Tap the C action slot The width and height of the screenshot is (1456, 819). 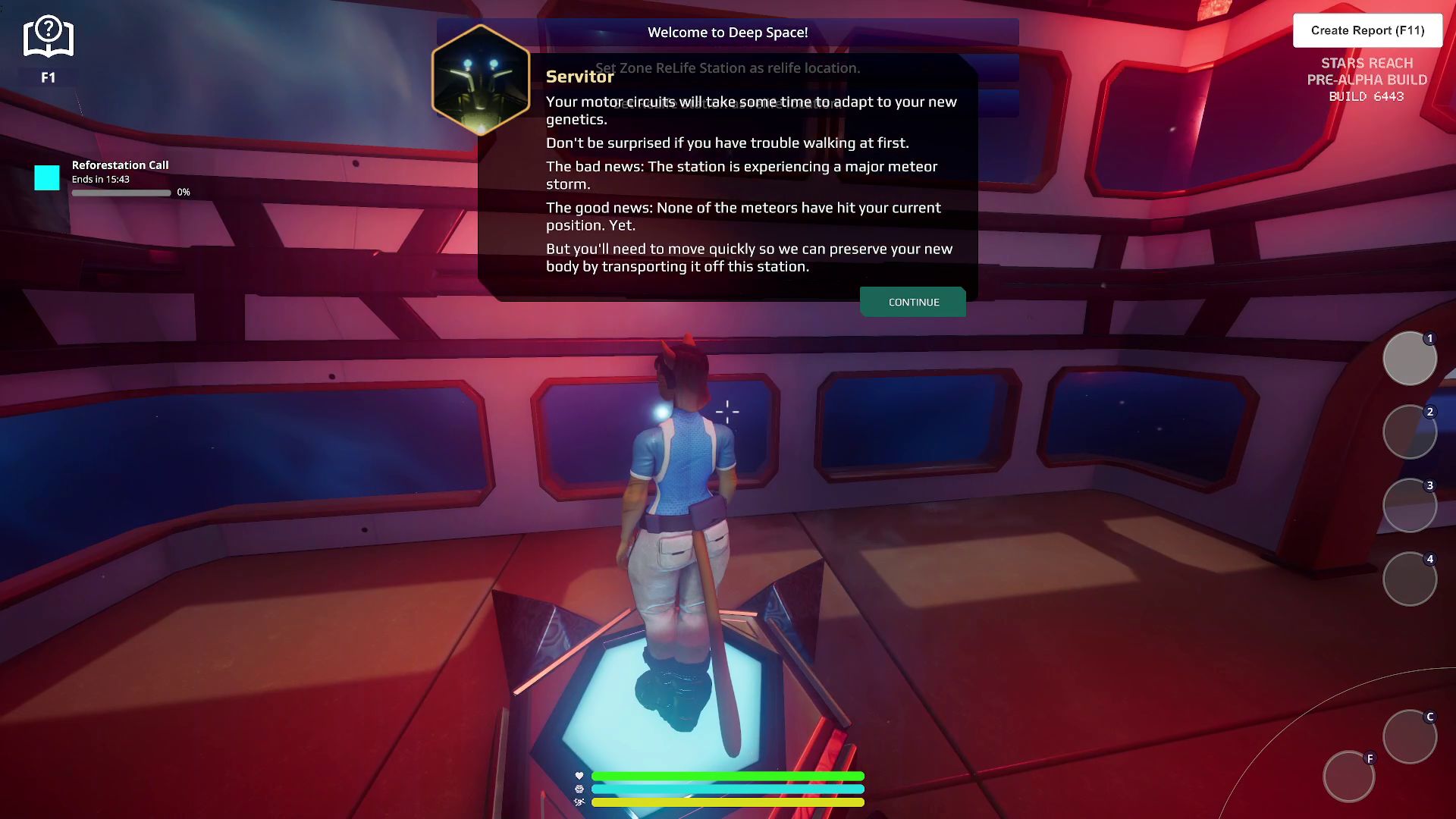tap(1410, 737)
